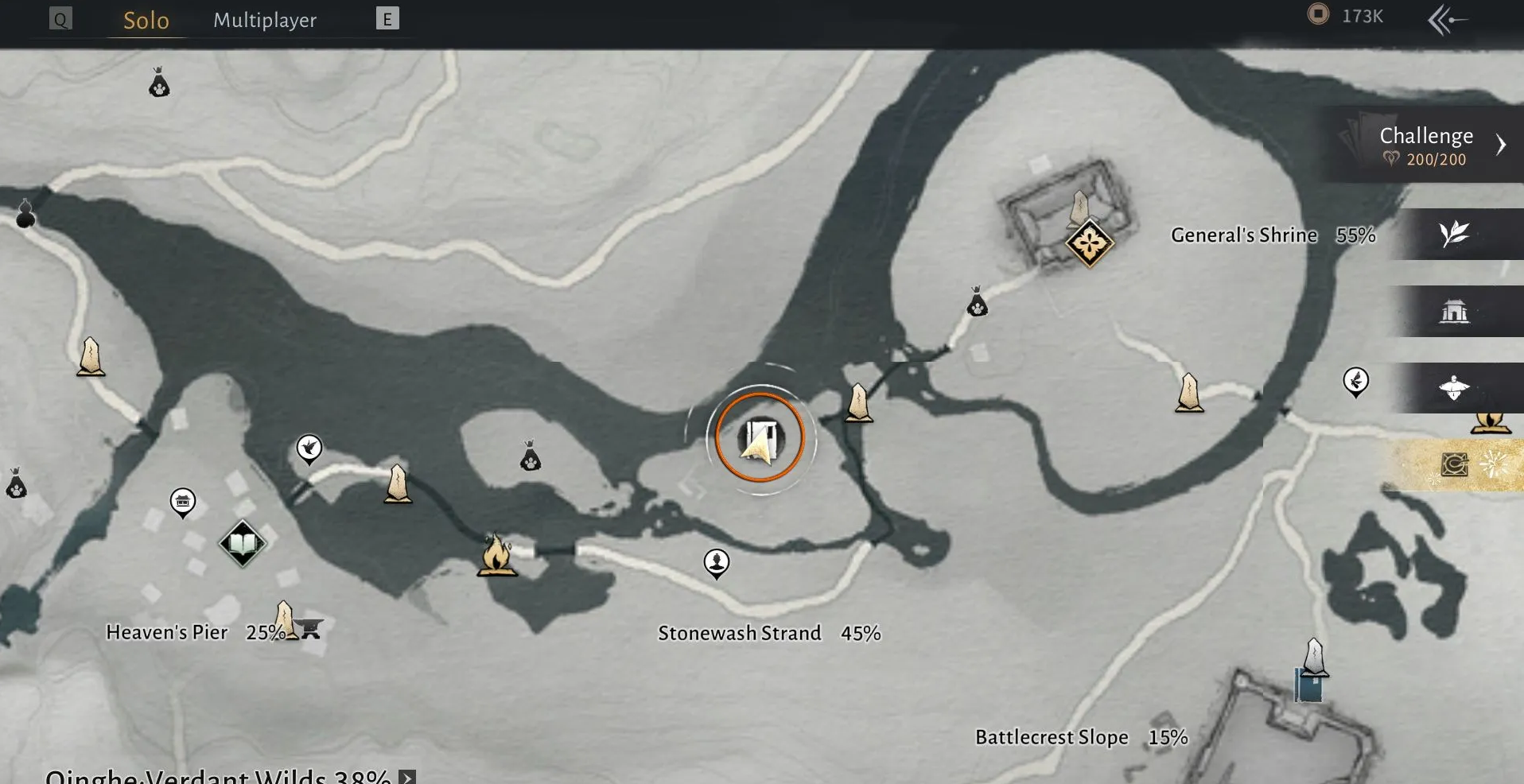The image size is (1524, 784).
Task: Click the anvil marker at Heaven's Pier
Action: pos(310,630)
